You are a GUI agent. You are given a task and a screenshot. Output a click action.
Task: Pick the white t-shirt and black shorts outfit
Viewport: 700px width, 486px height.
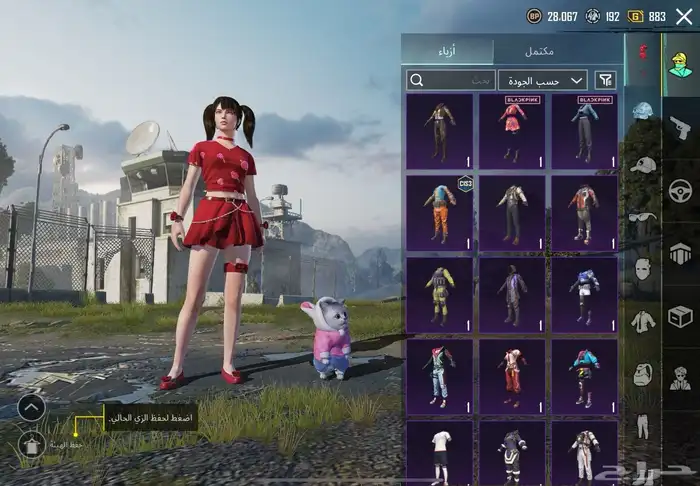click(x=439, y=452)
